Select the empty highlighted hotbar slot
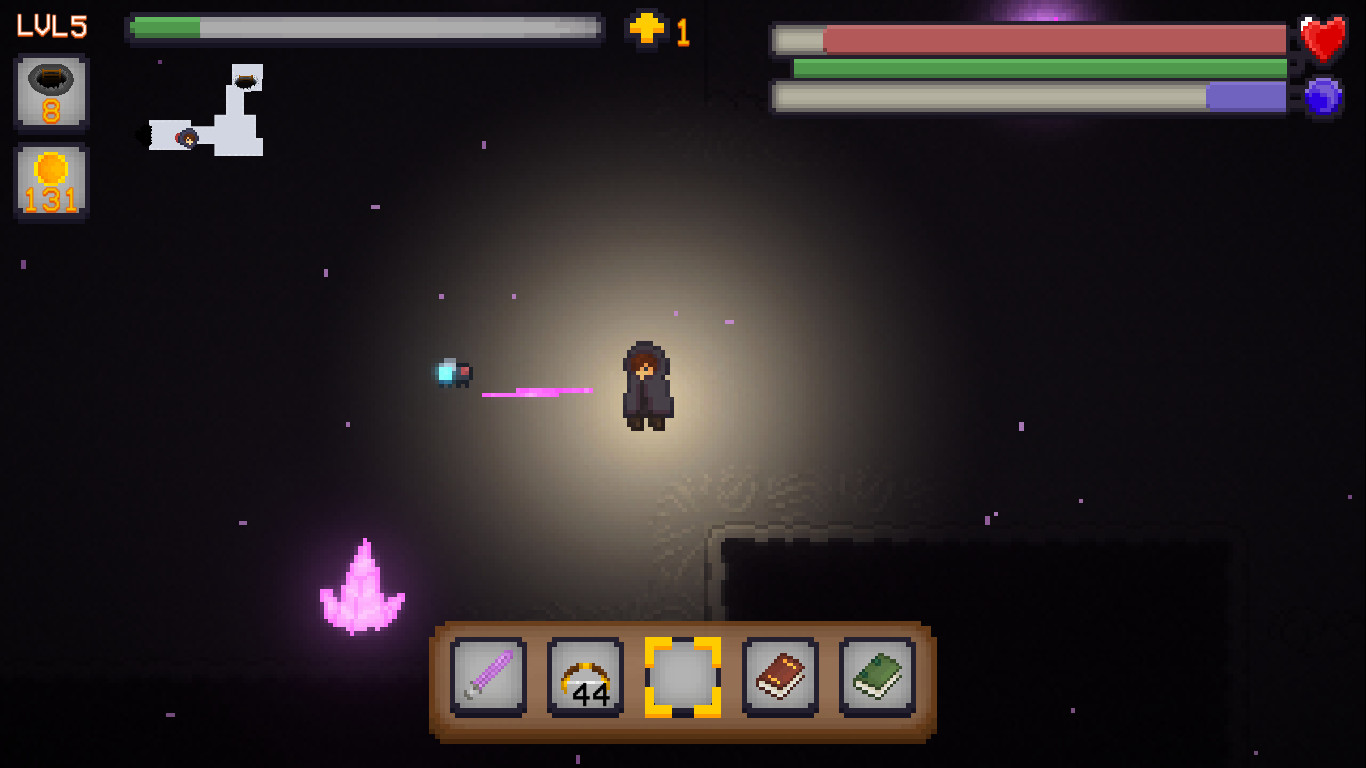 click(681, 676)
